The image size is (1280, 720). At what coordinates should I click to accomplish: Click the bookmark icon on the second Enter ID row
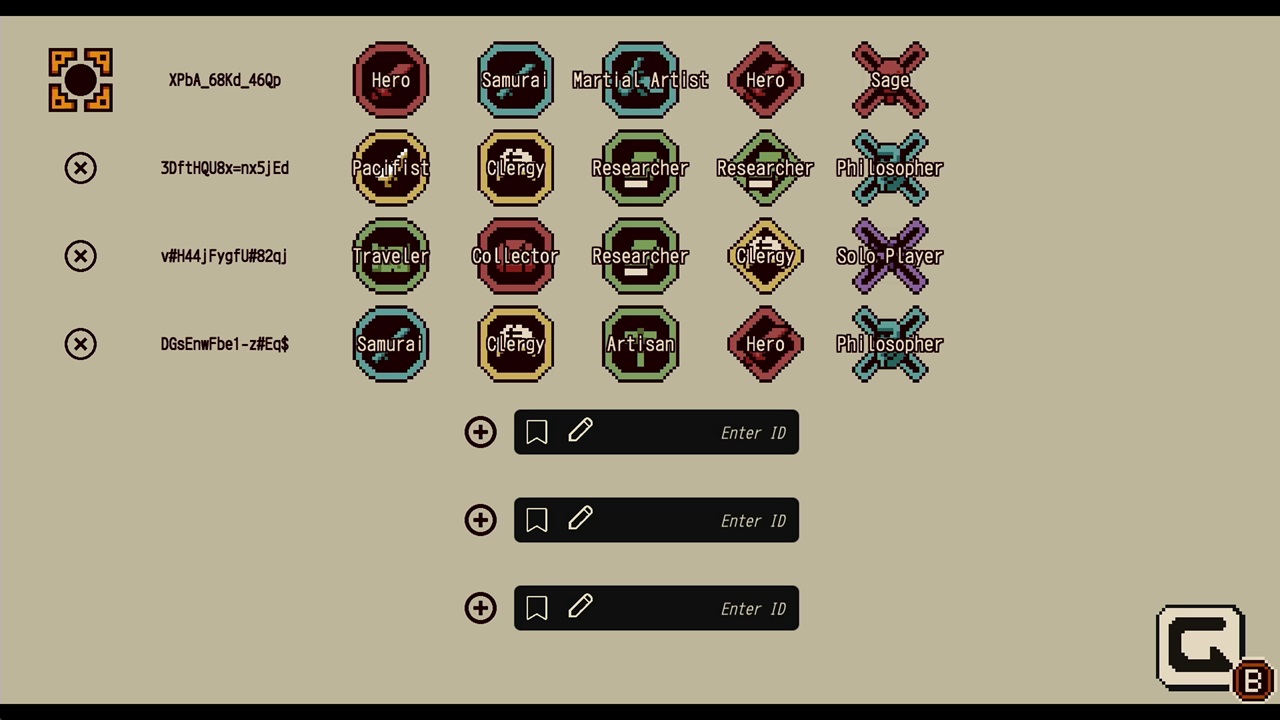click(536, 520)
